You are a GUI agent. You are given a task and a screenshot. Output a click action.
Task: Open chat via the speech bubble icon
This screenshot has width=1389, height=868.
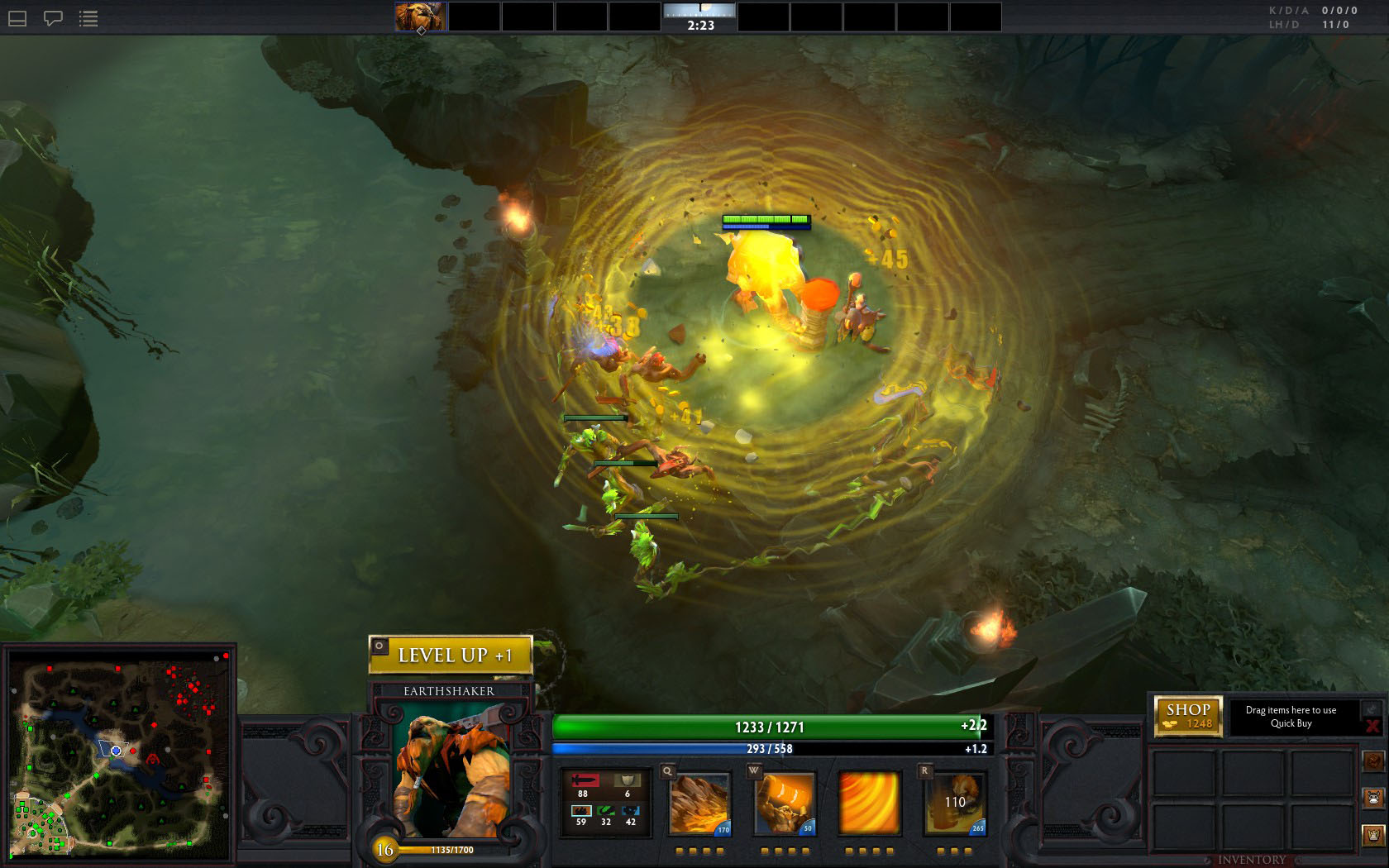tap(53, 18)
